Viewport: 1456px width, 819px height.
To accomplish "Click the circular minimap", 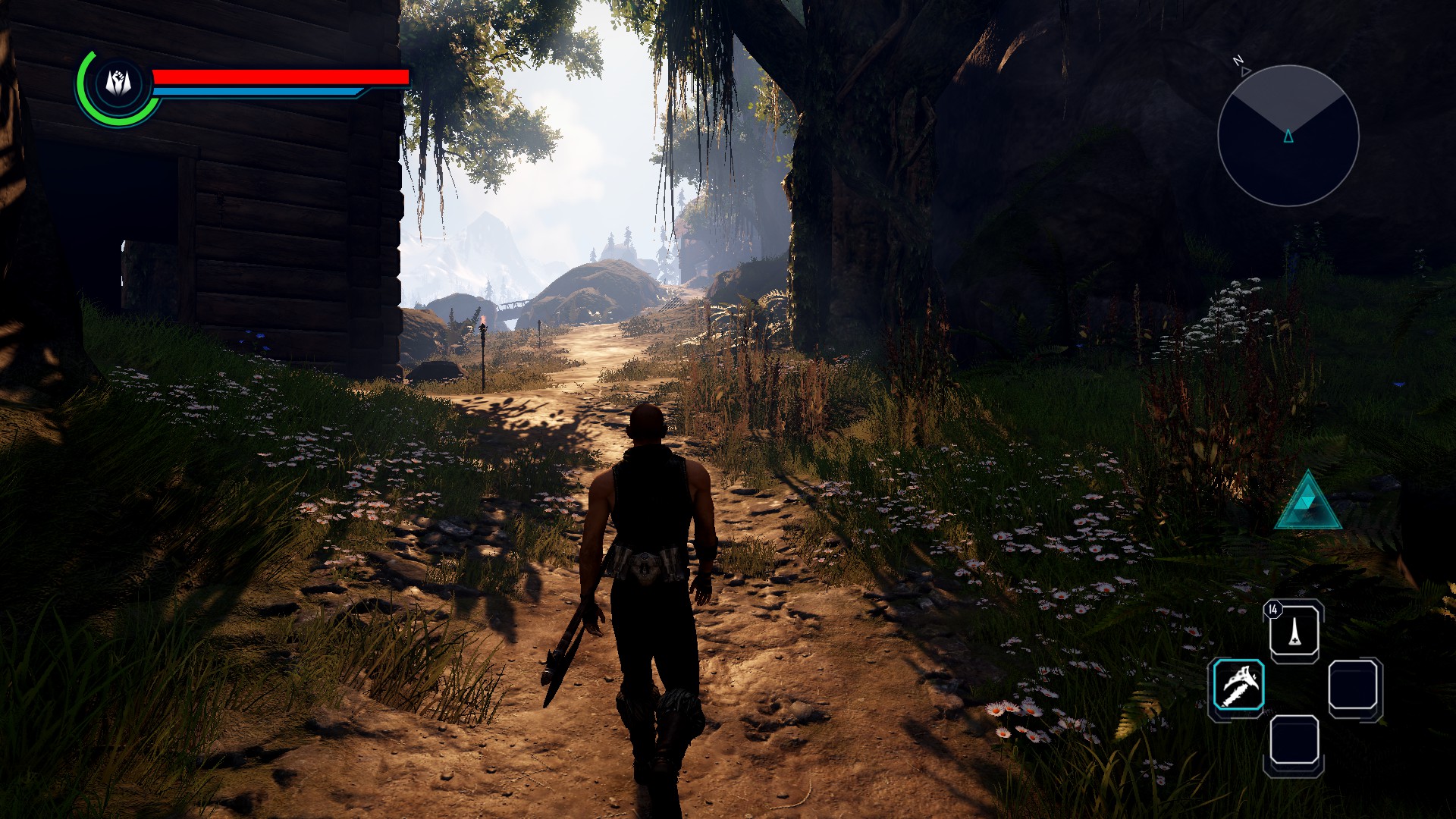I will [1288, 136].
